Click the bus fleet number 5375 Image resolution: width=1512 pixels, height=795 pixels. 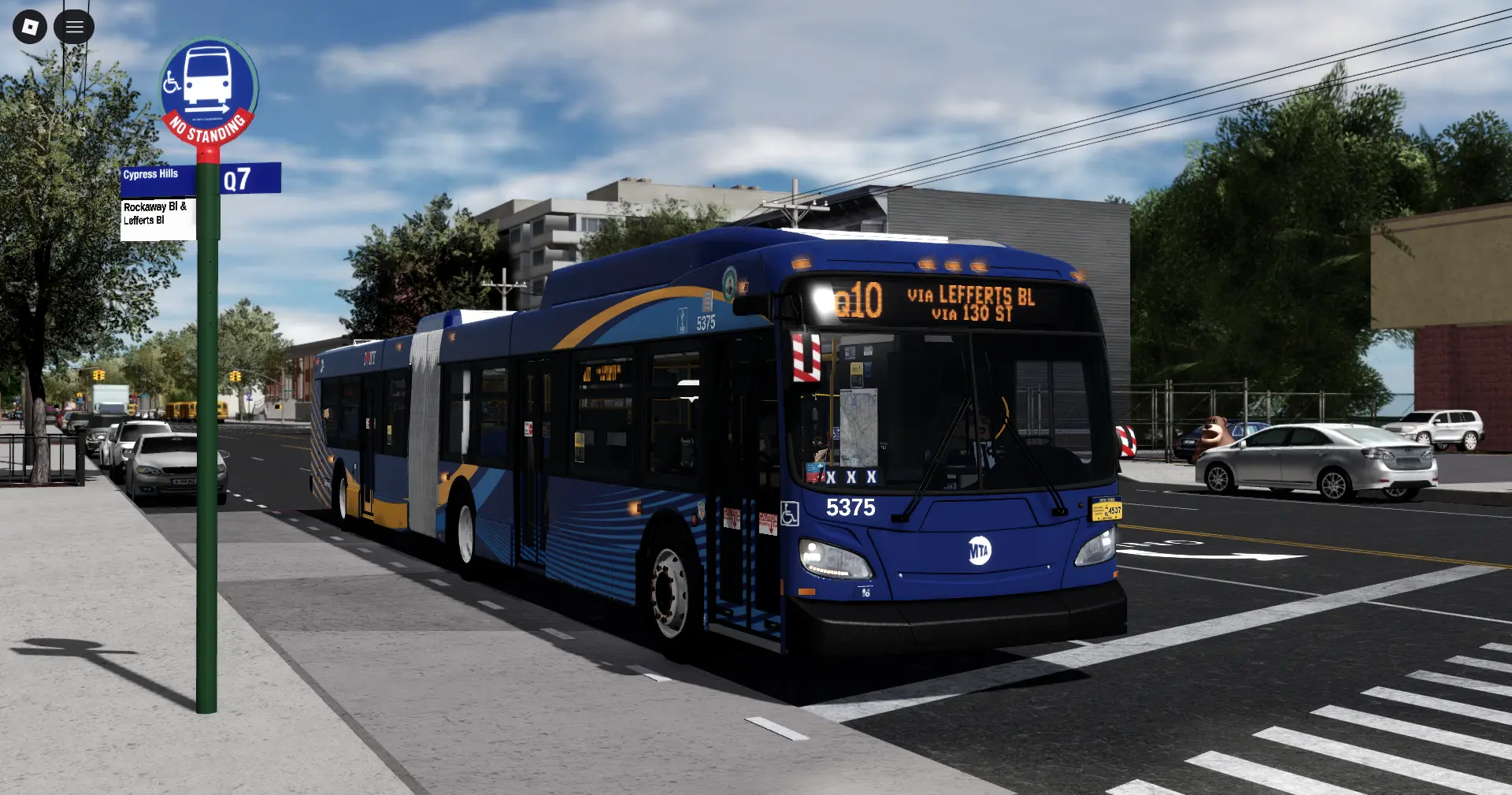point(850,508)
